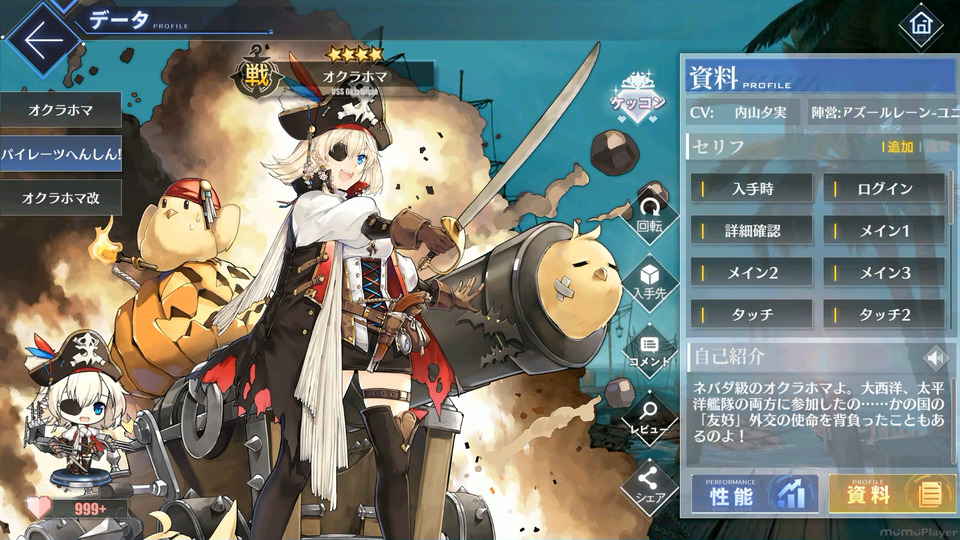Image resolution: width=960 pixels, height=540 pixels.
Task: Play the ログイン voice line
Action: tap(885, 188)
